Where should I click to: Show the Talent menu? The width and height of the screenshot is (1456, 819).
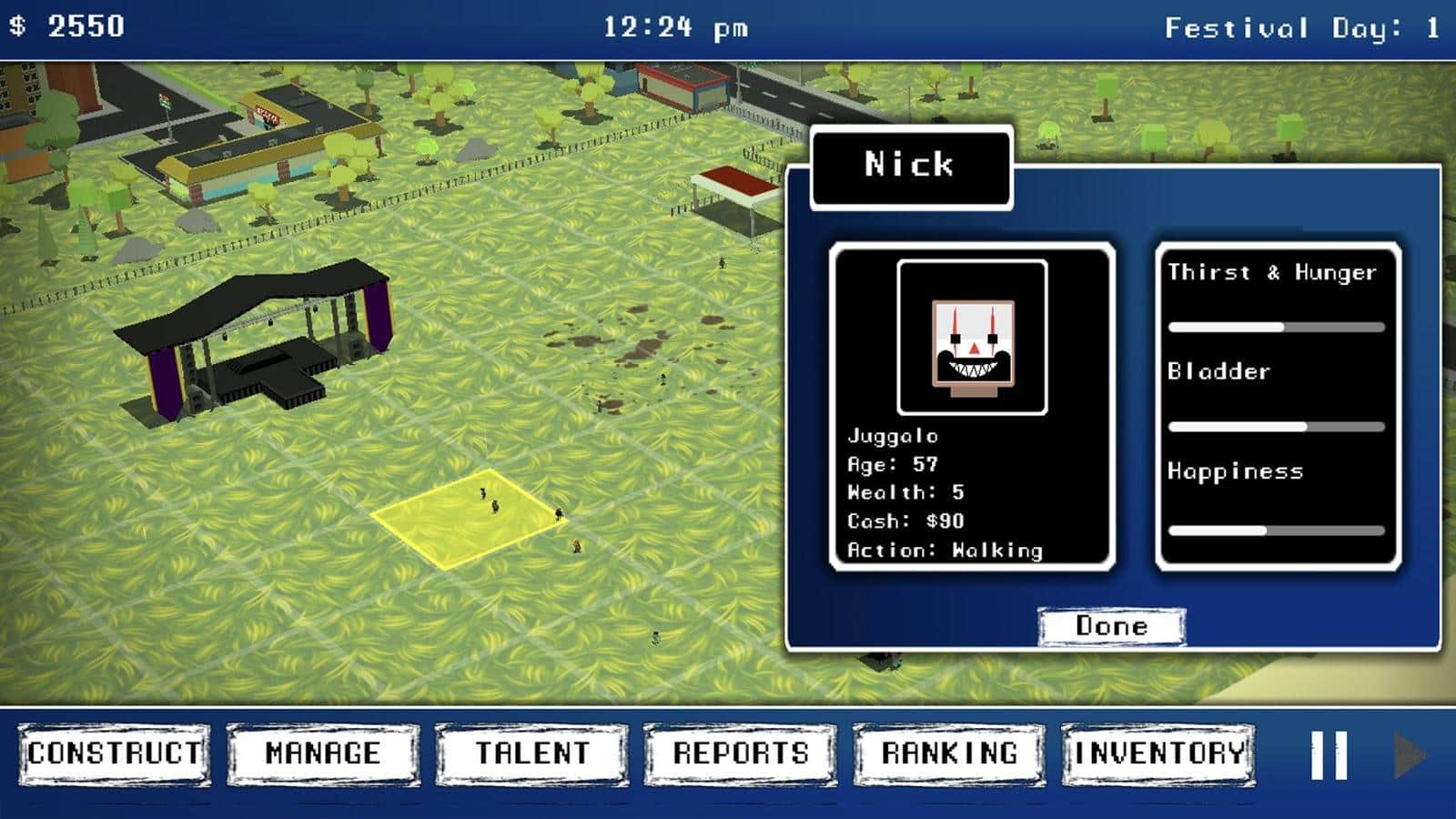click(532, 753)
